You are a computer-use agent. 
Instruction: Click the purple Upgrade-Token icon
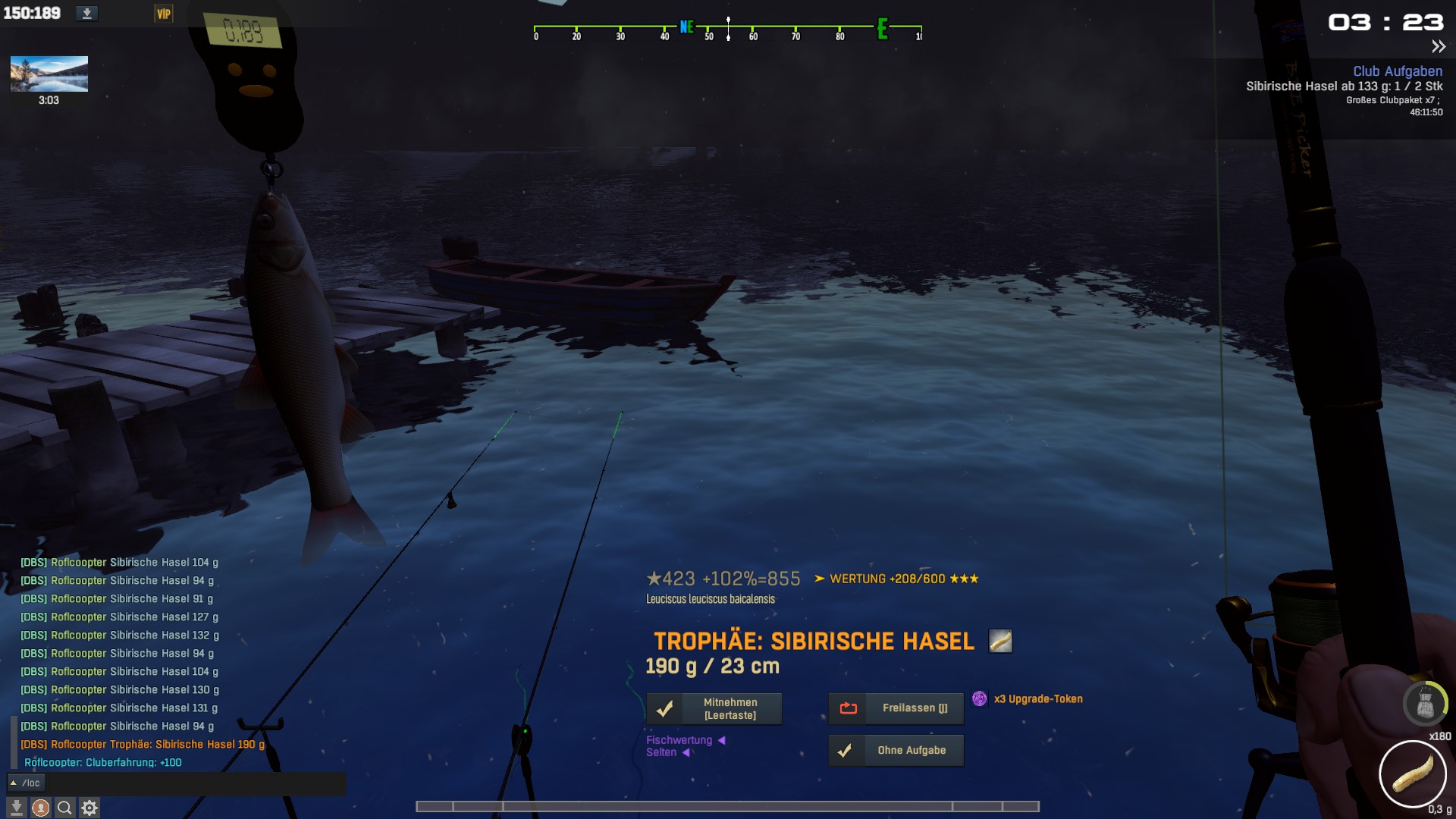tap(980, 699)
